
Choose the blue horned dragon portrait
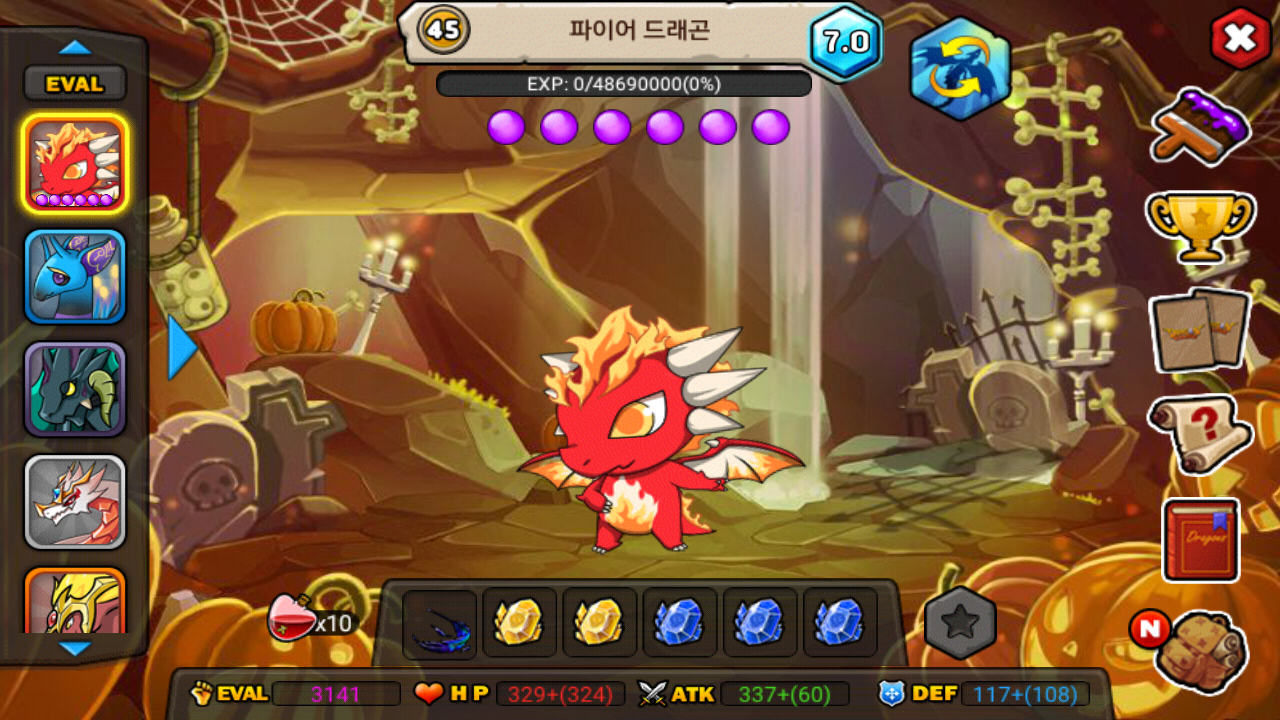pos(75,277)
